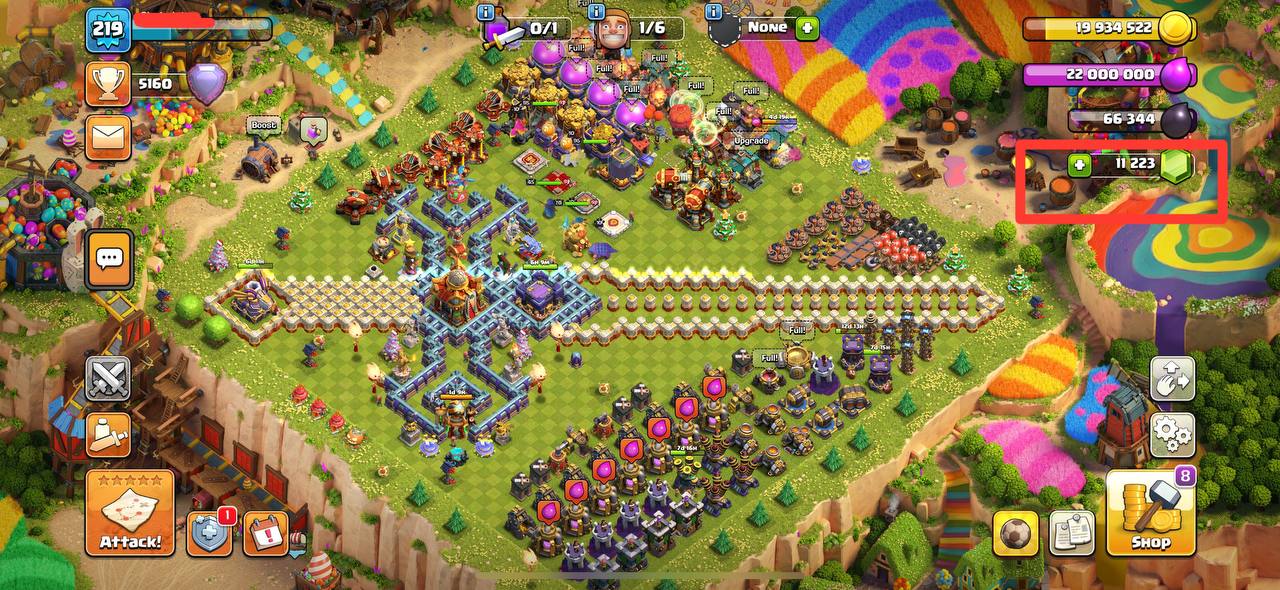Open the layout editor hand-and-arrows button

click(1173, 380)
